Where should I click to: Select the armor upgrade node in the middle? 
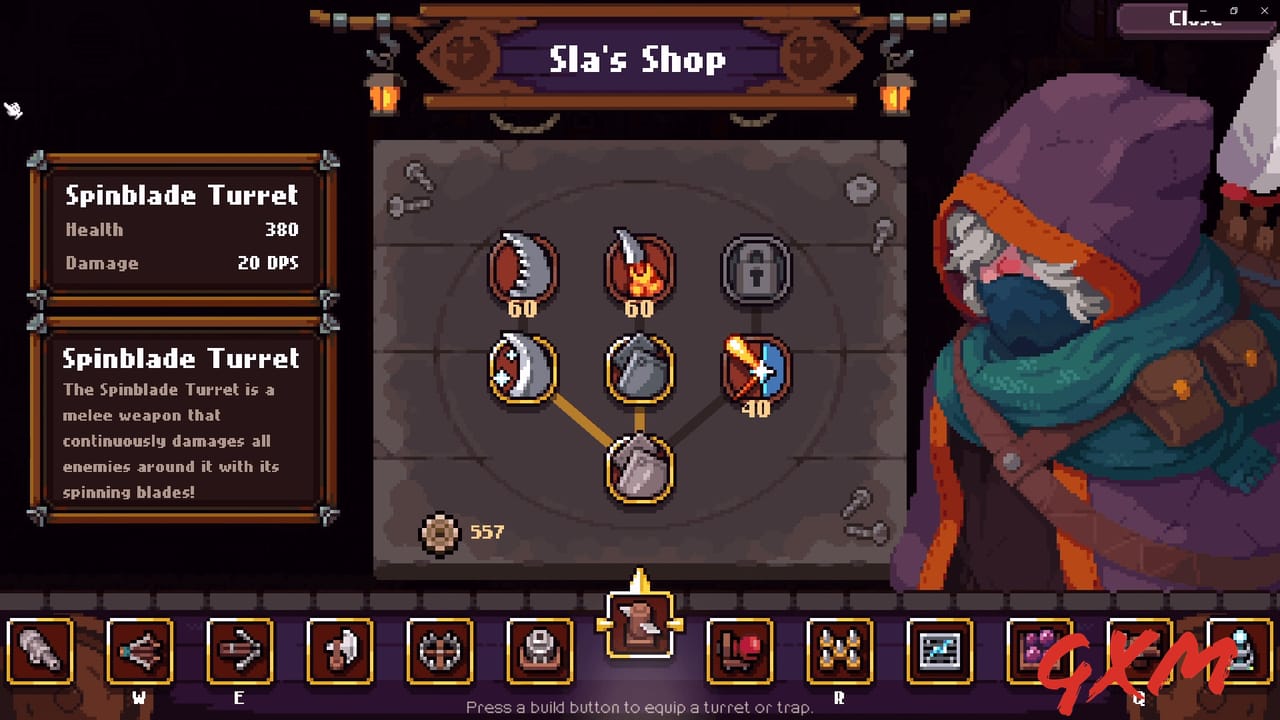pyautogui.click(x=640, y=370)
